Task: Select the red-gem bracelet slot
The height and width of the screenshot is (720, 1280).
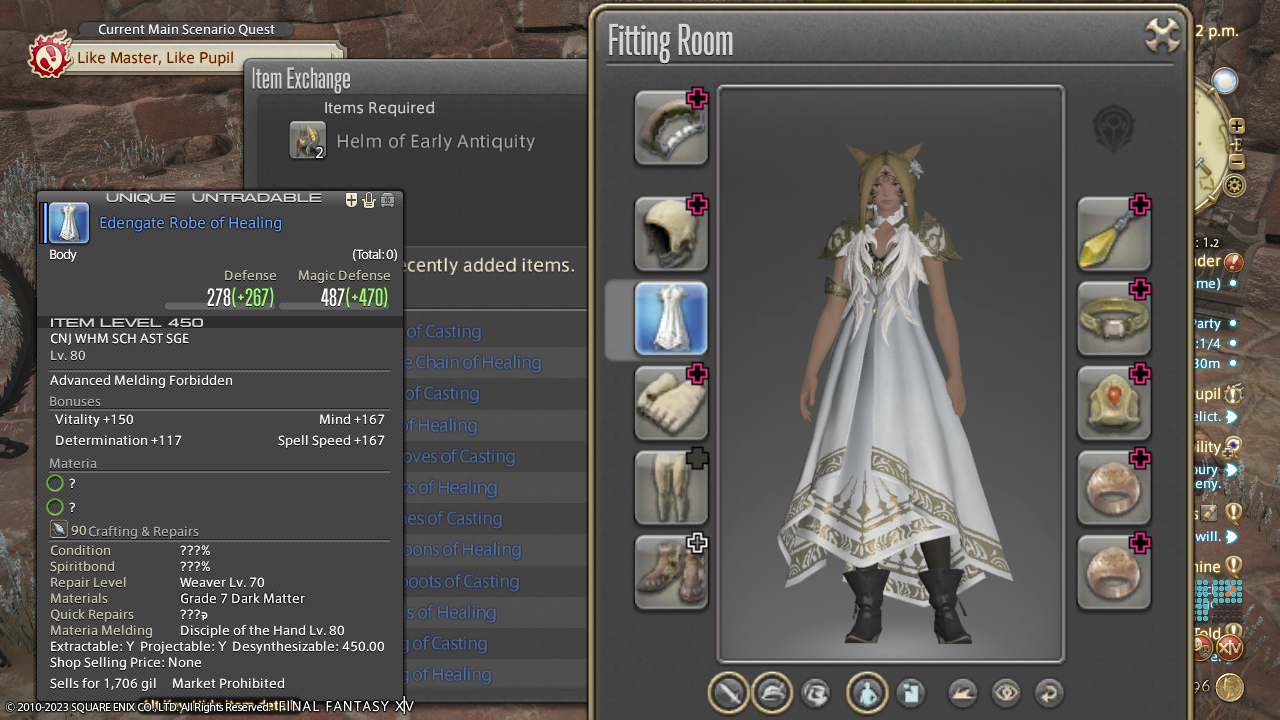Action: pos(1113,403)
